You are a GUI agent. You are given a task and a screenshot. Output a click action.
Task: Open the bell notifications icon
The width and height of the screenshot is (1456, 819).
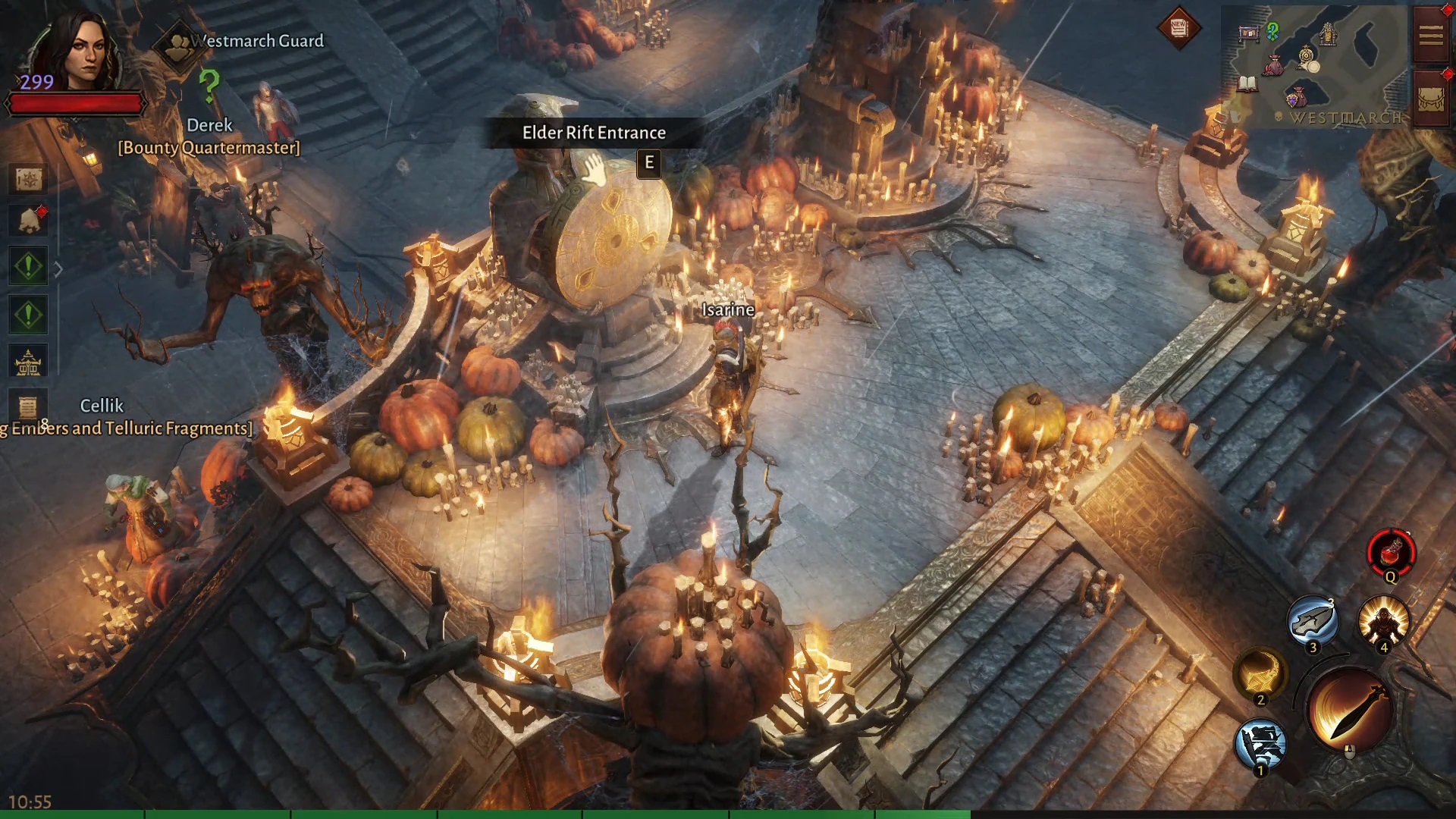[x=29, y=221]
